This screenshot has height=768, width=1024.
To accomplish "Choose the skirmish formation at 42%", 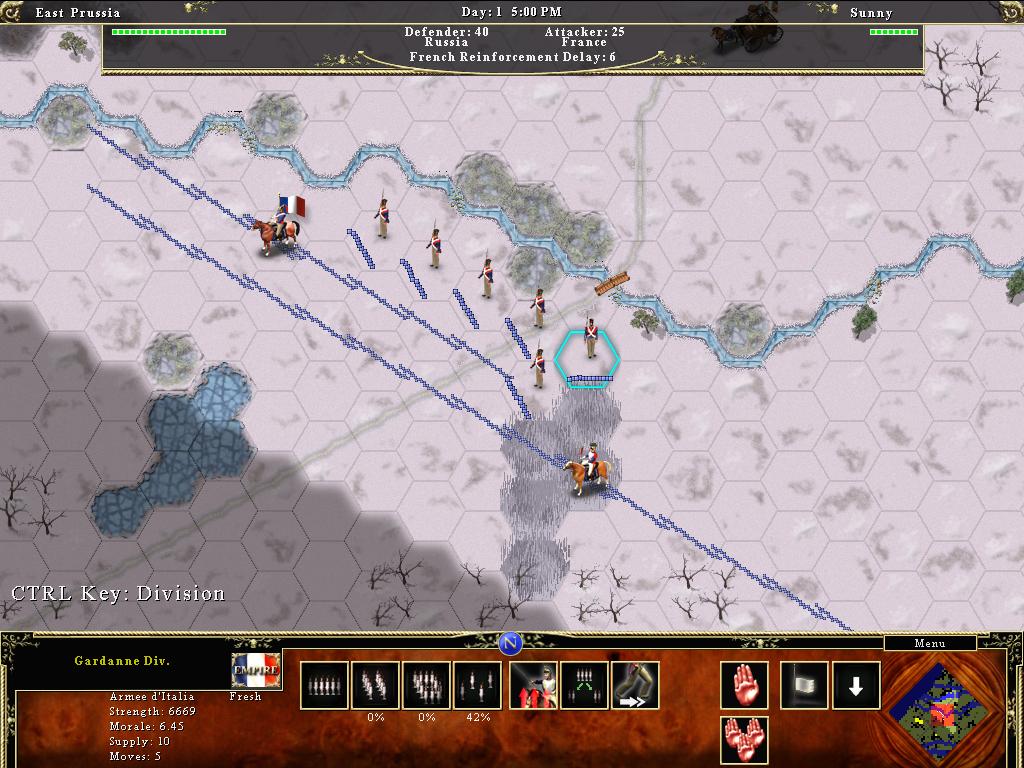I will coord(478,685).
